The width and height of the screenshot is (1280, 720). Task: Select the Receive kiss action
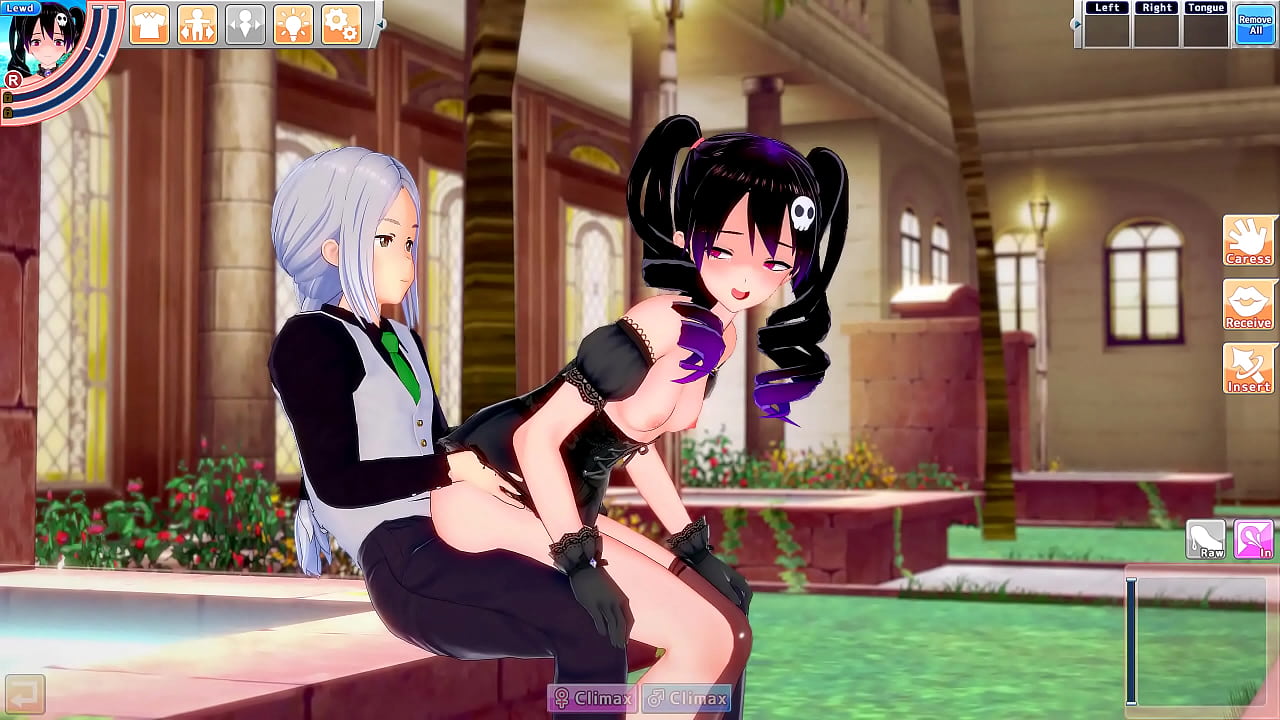click(x=1248, y=305)
